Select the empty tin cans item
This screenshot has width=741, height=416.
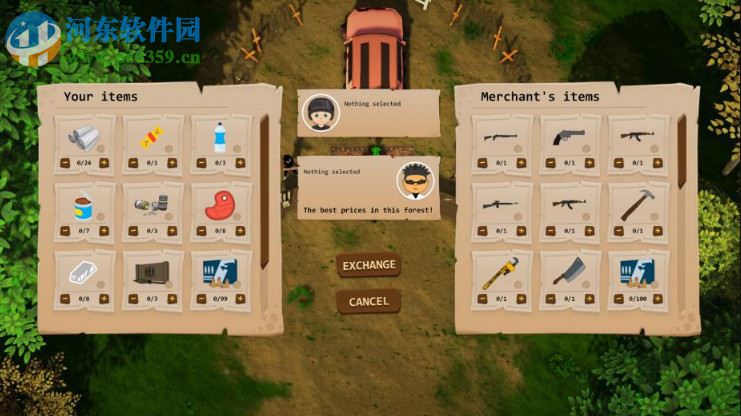pyautogui.click(x=152, y=205)
